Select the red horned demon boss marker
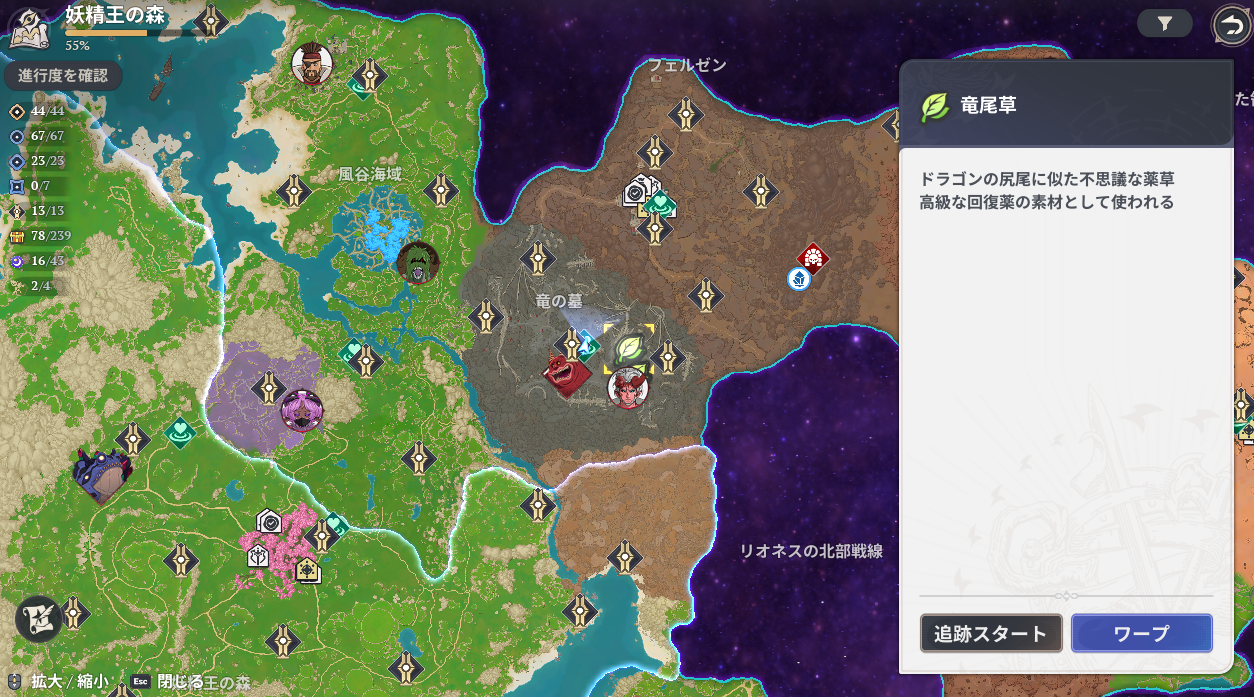Image resolution: width=1254 pixels, height=697 pixels. [566, 374]
